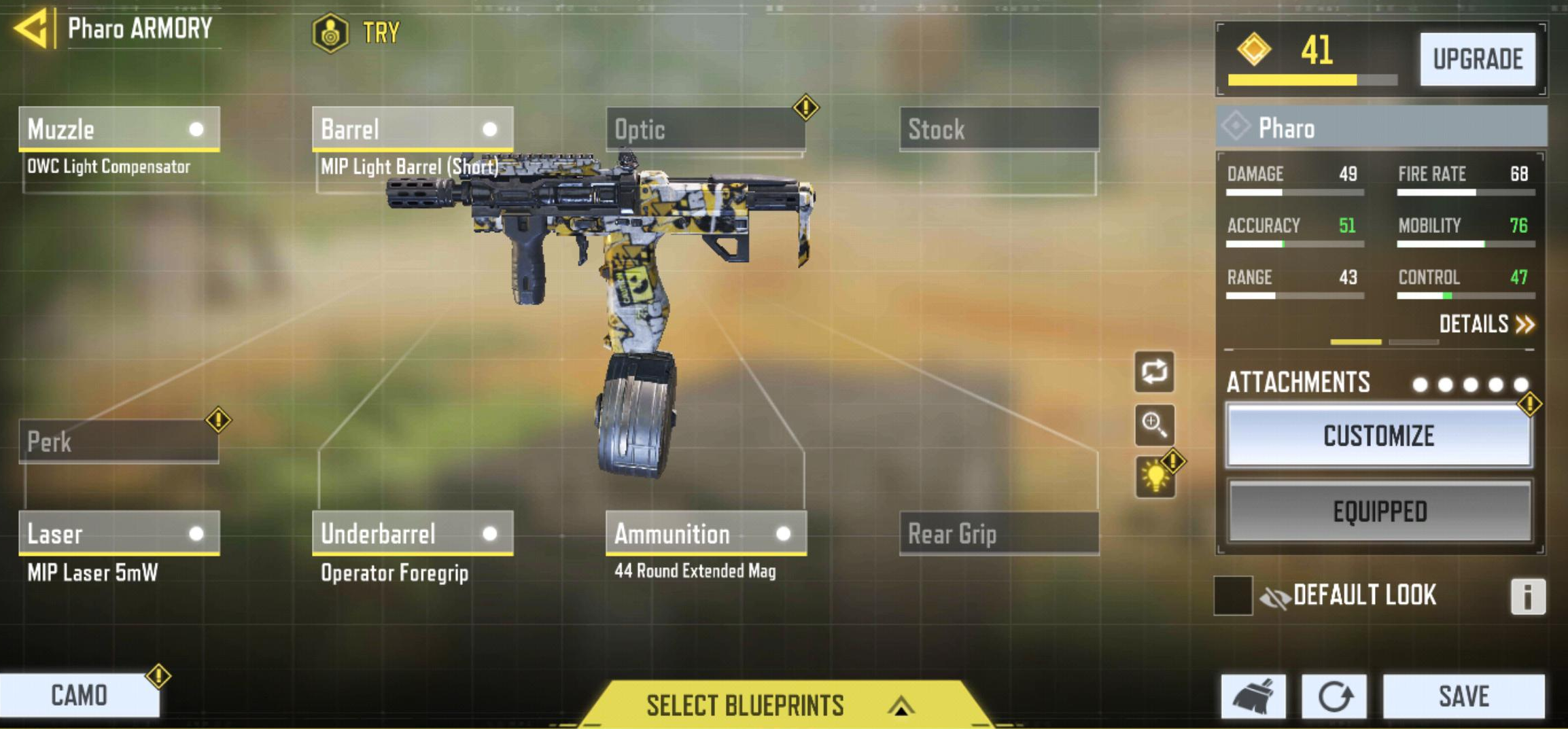This screenshot has width=1568, height=729.
Task: Select the TRY firing range icon
Action: point(331,32)
